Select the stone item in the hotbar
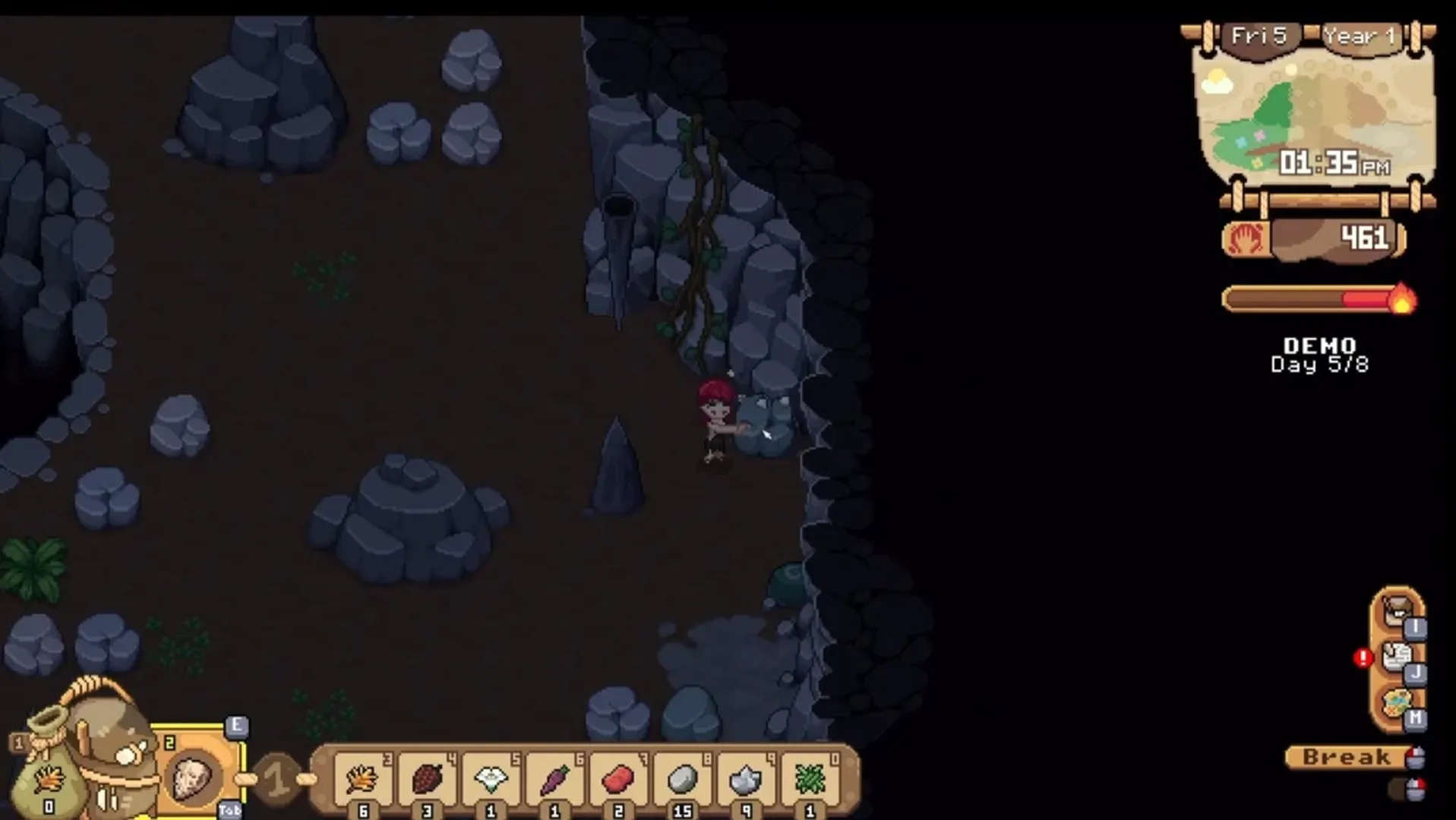This screenshot has height=820, width=1456. (x=684, y=778)
